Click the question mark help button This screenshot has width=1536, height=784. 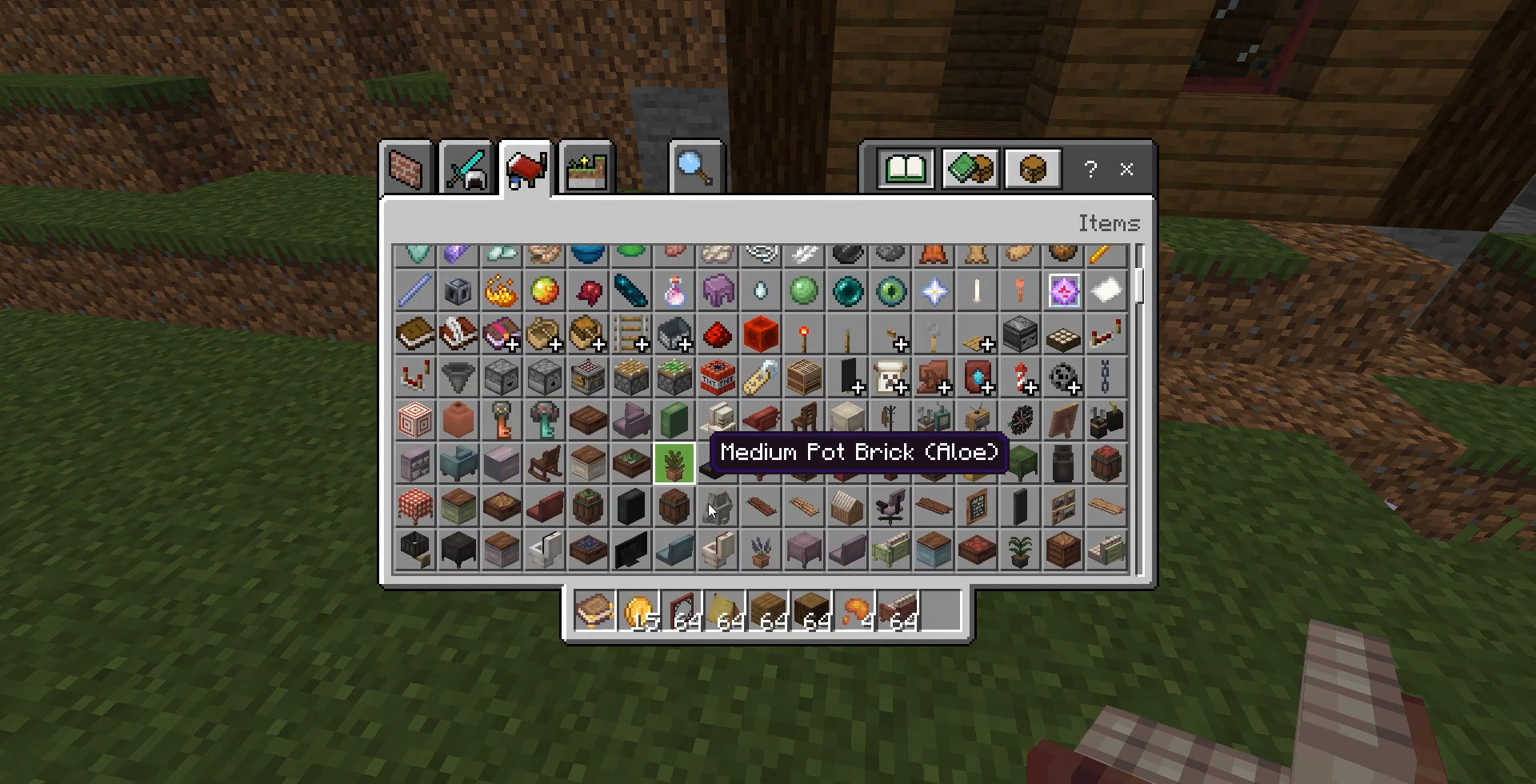[x=1090, y=169]
